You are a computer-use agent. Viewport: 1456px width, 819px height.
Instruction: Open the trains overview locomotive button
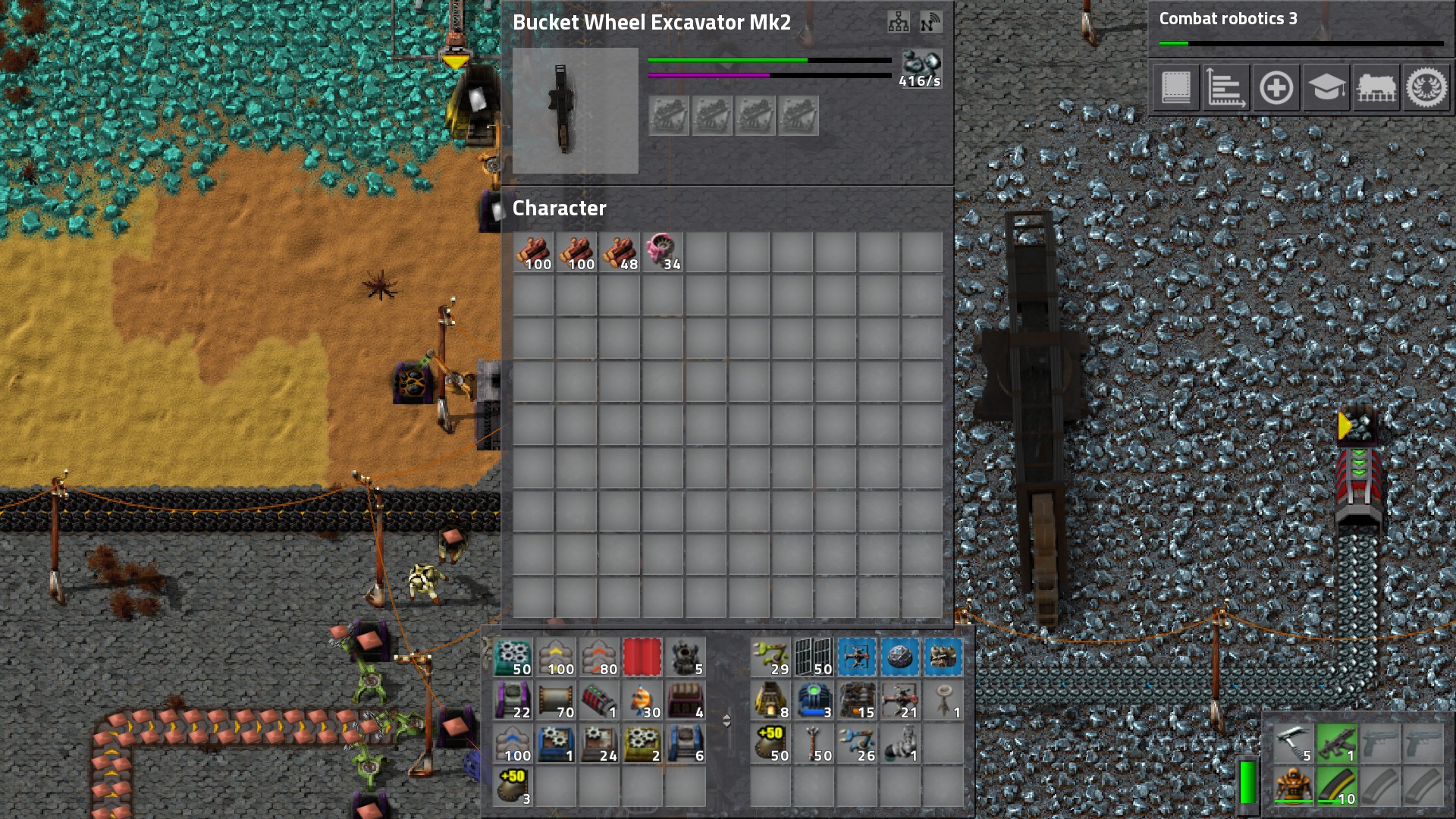pyautogui.click(x=1376, y=88)
